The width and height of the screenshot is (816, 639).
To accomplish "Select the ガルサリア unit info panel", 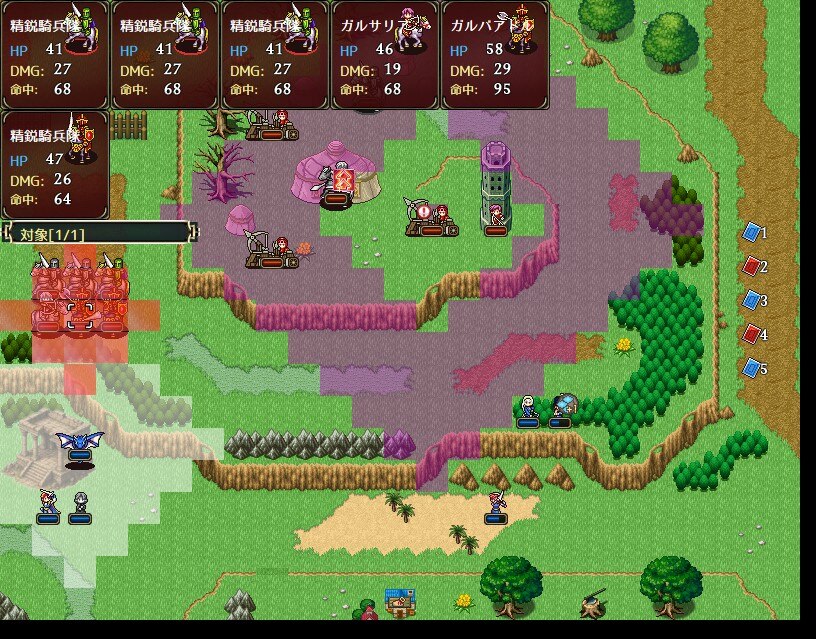I will 385,55.
